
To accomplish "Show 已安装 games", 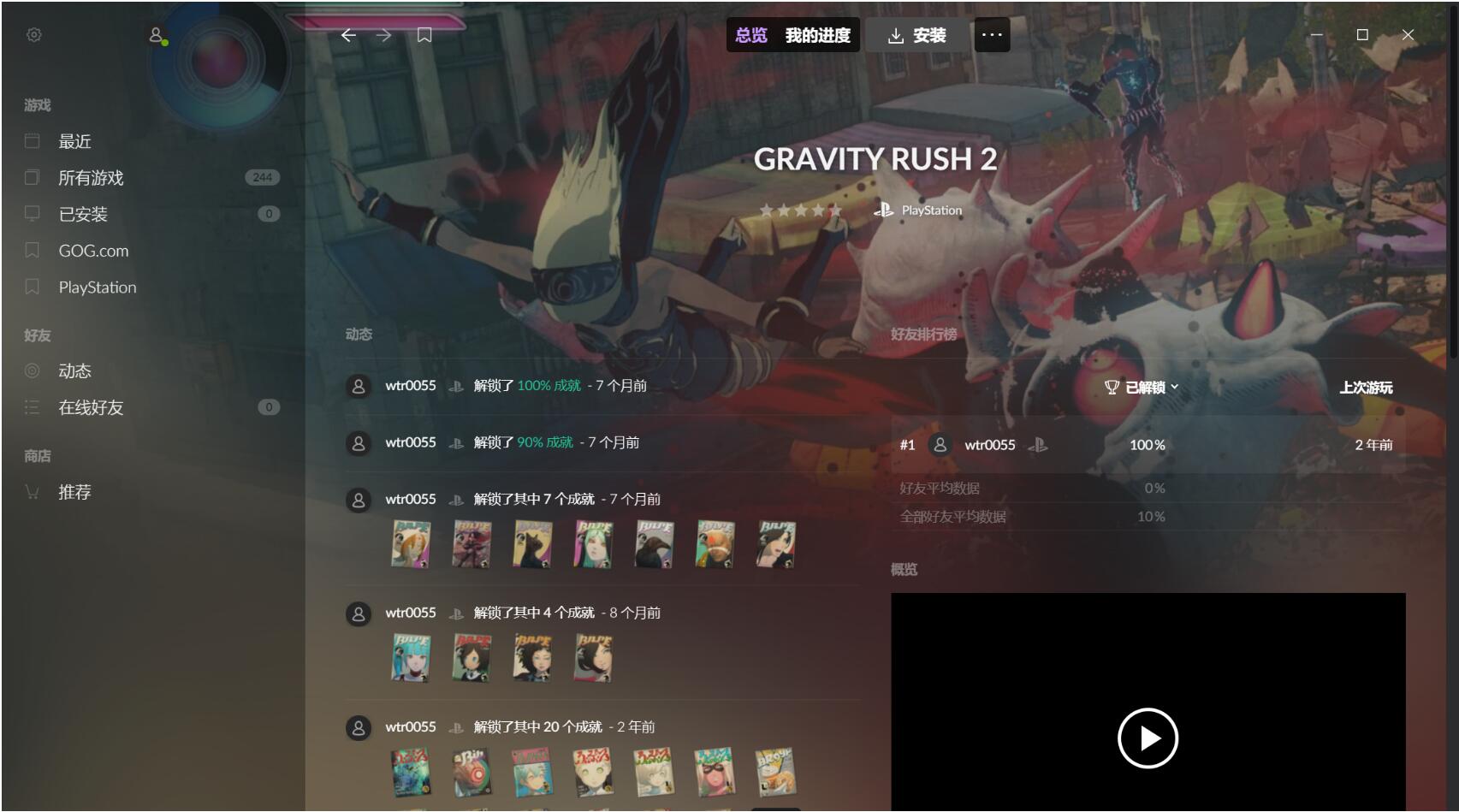I will click(83, 214).
